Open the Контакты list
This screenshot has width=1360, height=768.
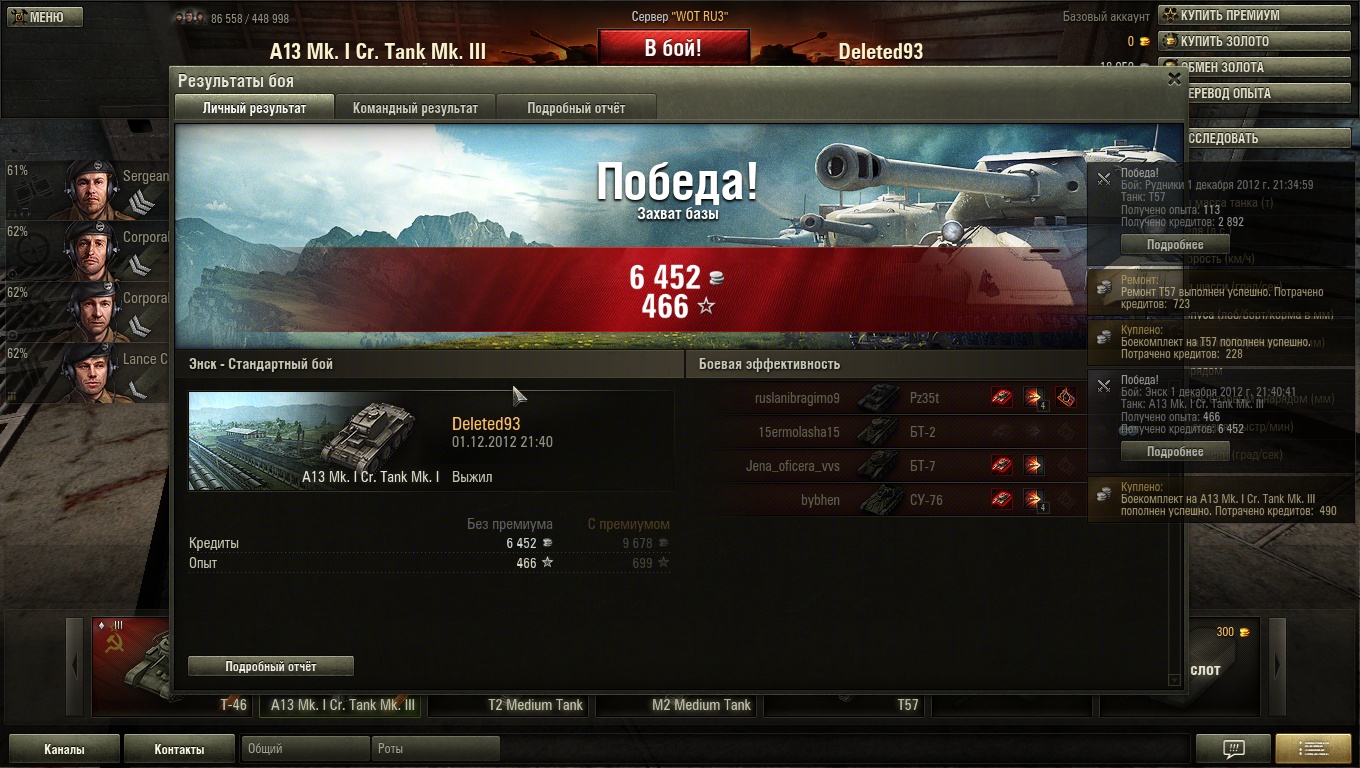(x=179, y=749)
